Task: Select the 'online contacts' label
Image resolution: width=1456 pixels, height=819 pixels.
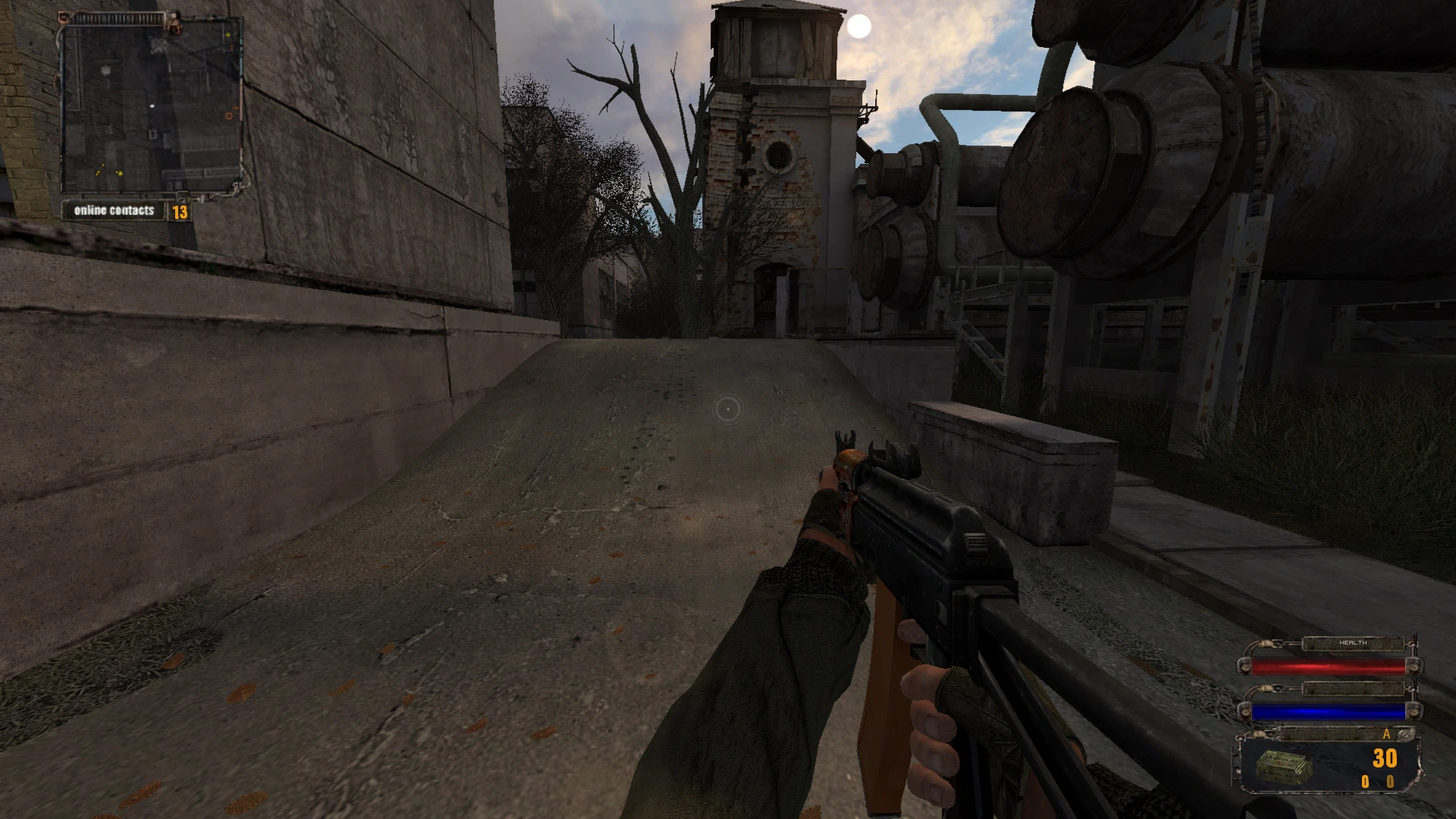Action: 115,210
